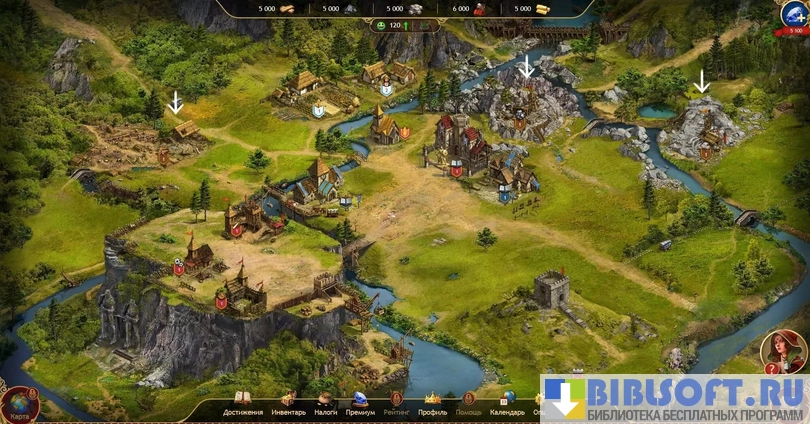Open the Помощь help menu

coord(468,404)
